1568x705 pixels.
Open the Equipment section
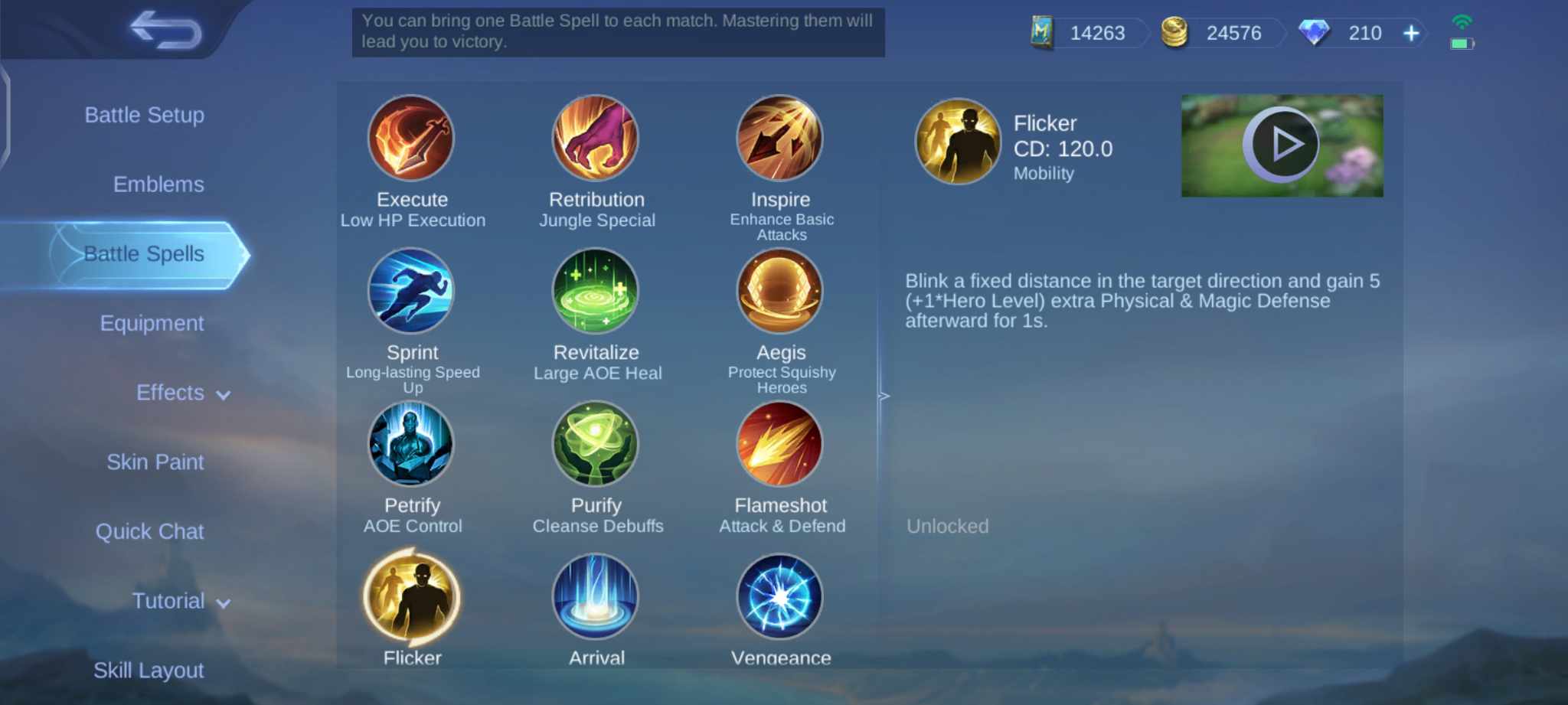coord(152,322)
